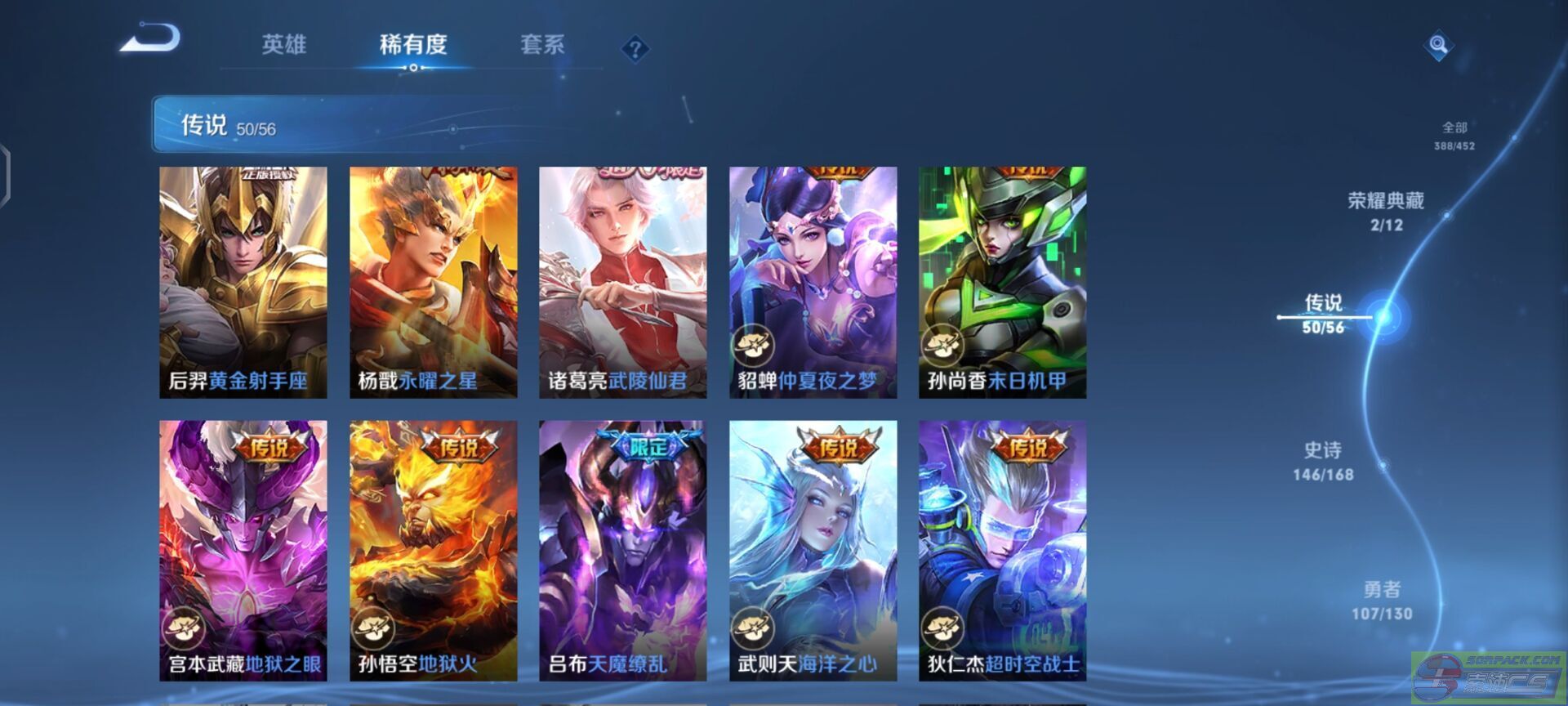Image resolution: width=1568 pixels, height=706 pixels.
Task: View 孙悟空 地狱火 skin card
Action: click(x=434, y=551)
